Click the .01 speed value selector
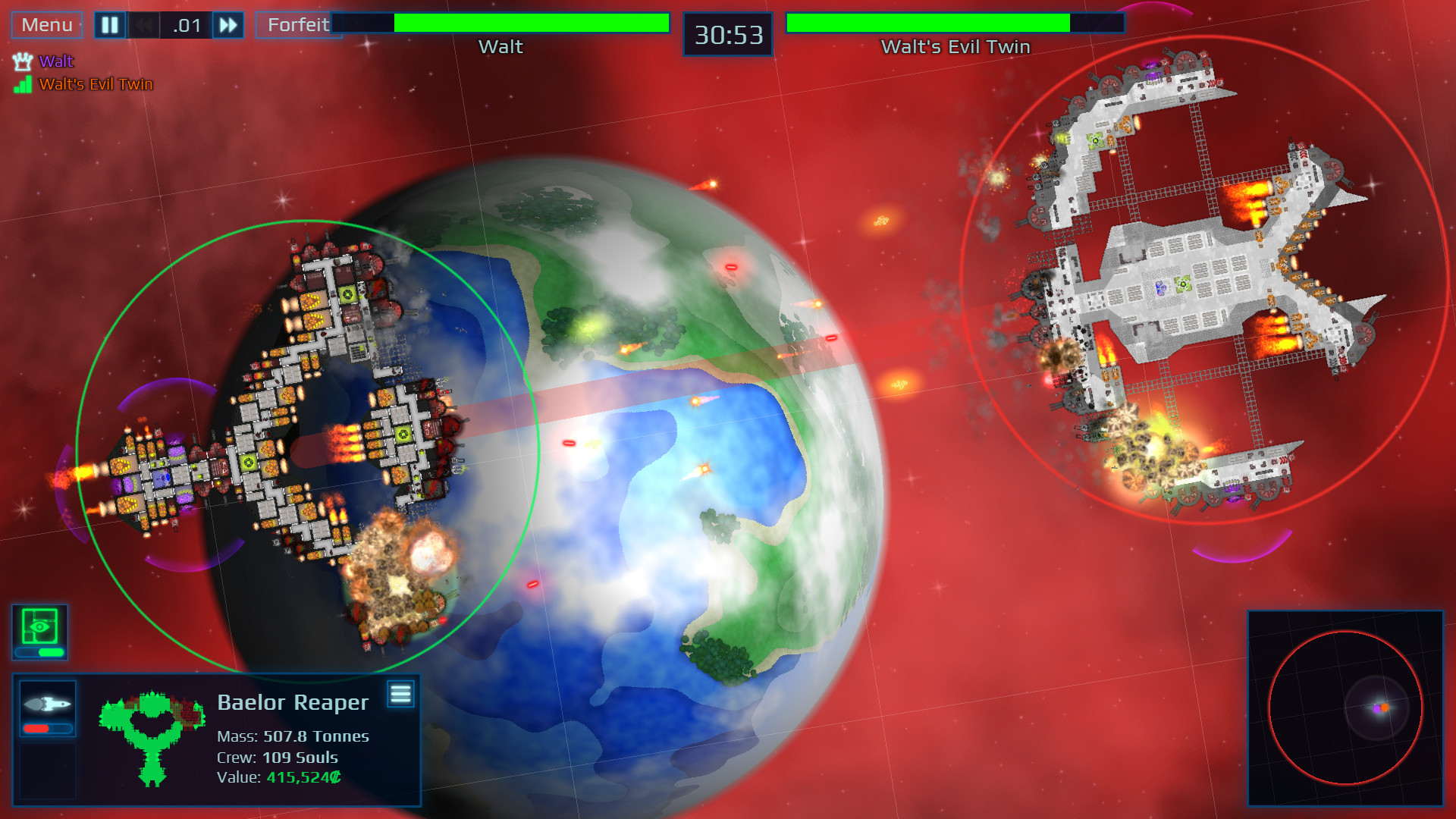 click(184, 24)
